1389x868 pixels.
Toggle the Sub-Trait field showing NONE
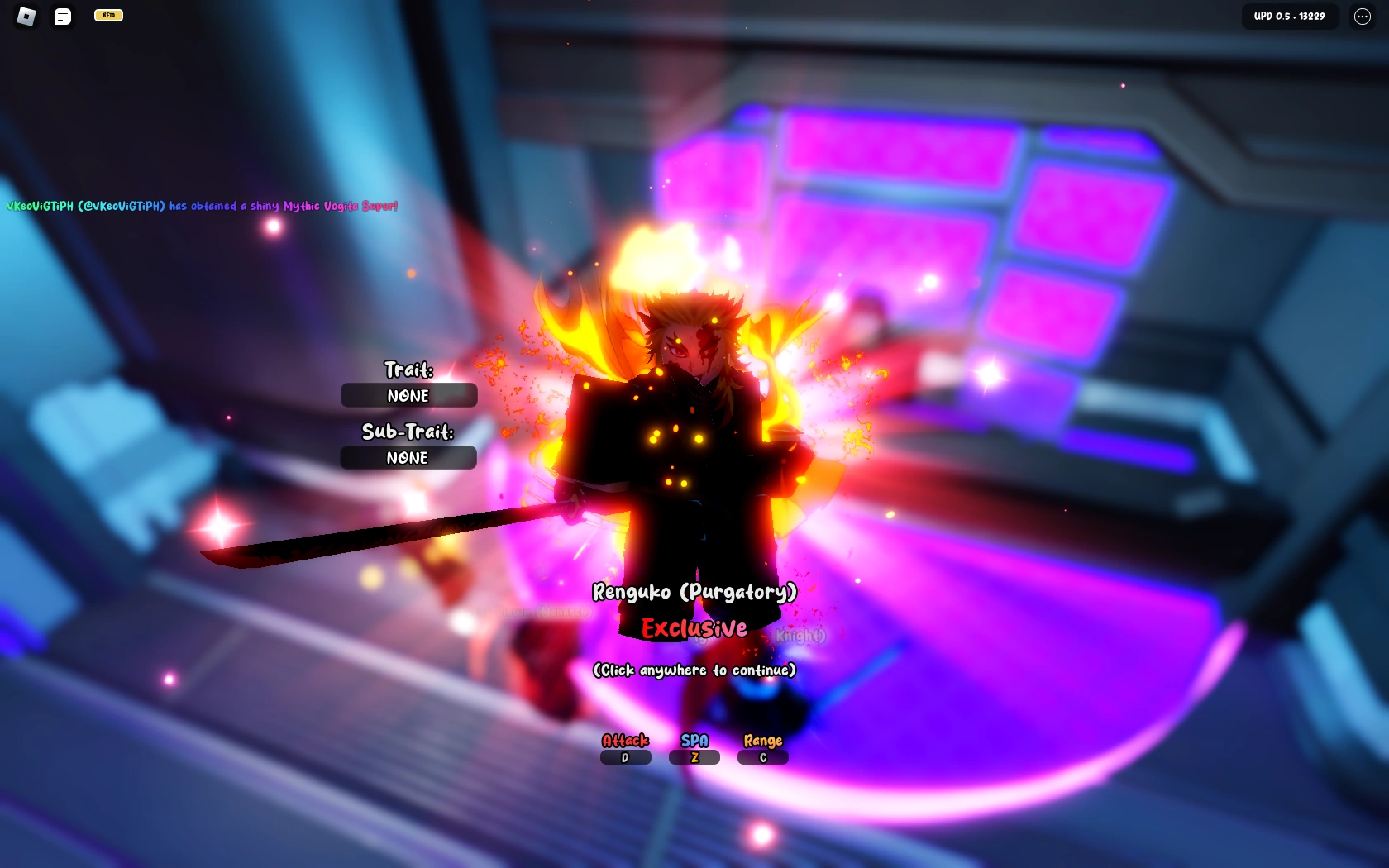coord(408,458)
